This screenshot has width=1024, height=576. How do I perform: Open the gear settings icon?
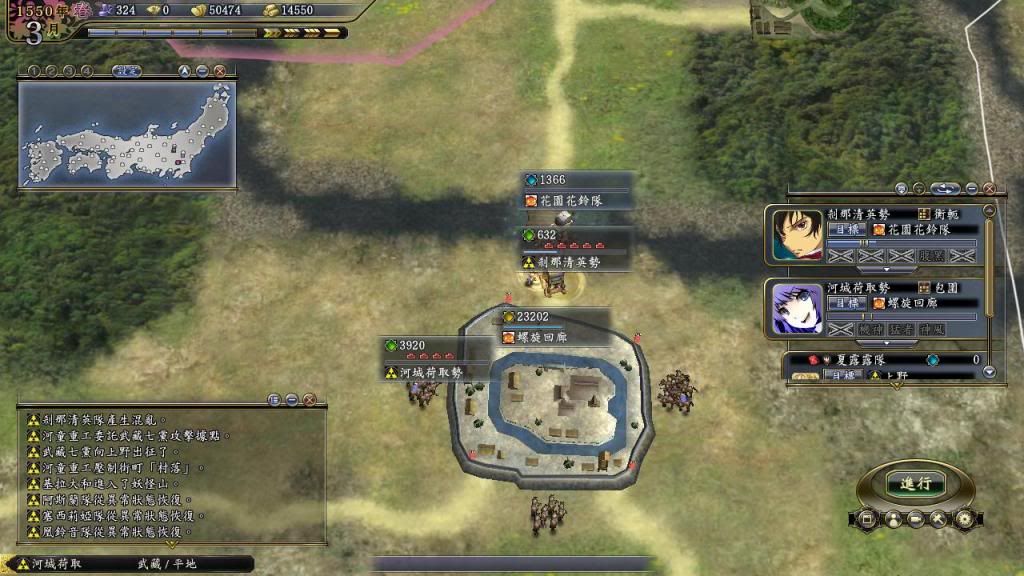click(x=964, y=519)
